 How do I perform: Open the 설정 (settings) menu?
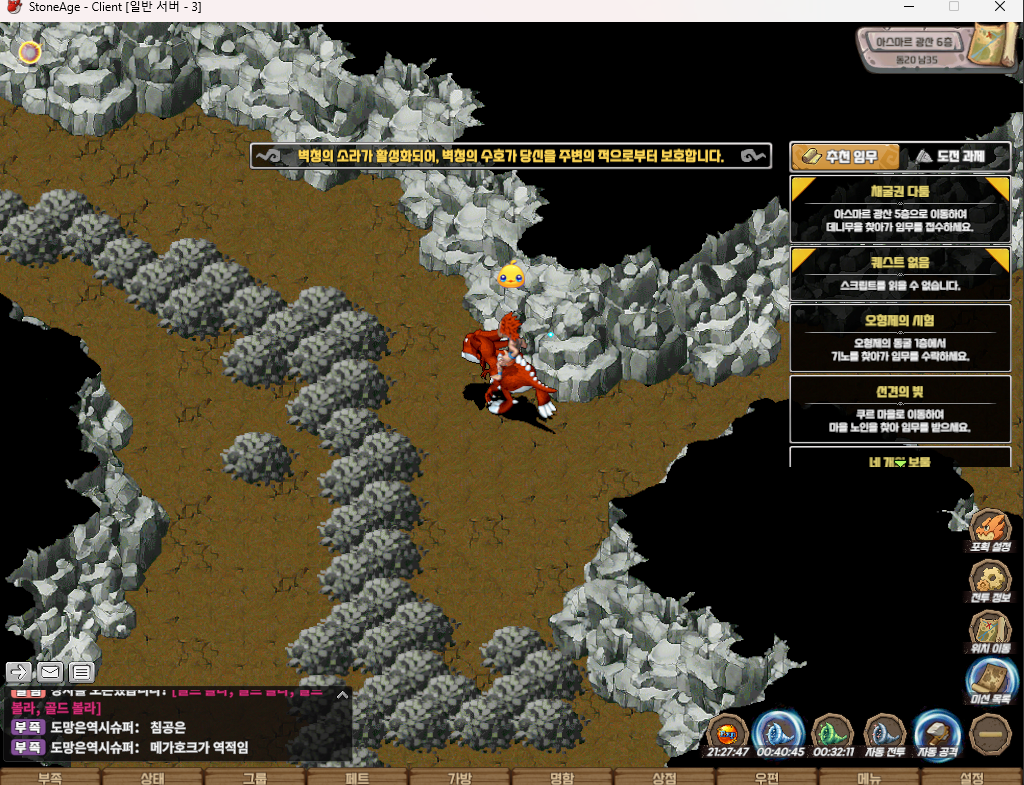[971, 777]
